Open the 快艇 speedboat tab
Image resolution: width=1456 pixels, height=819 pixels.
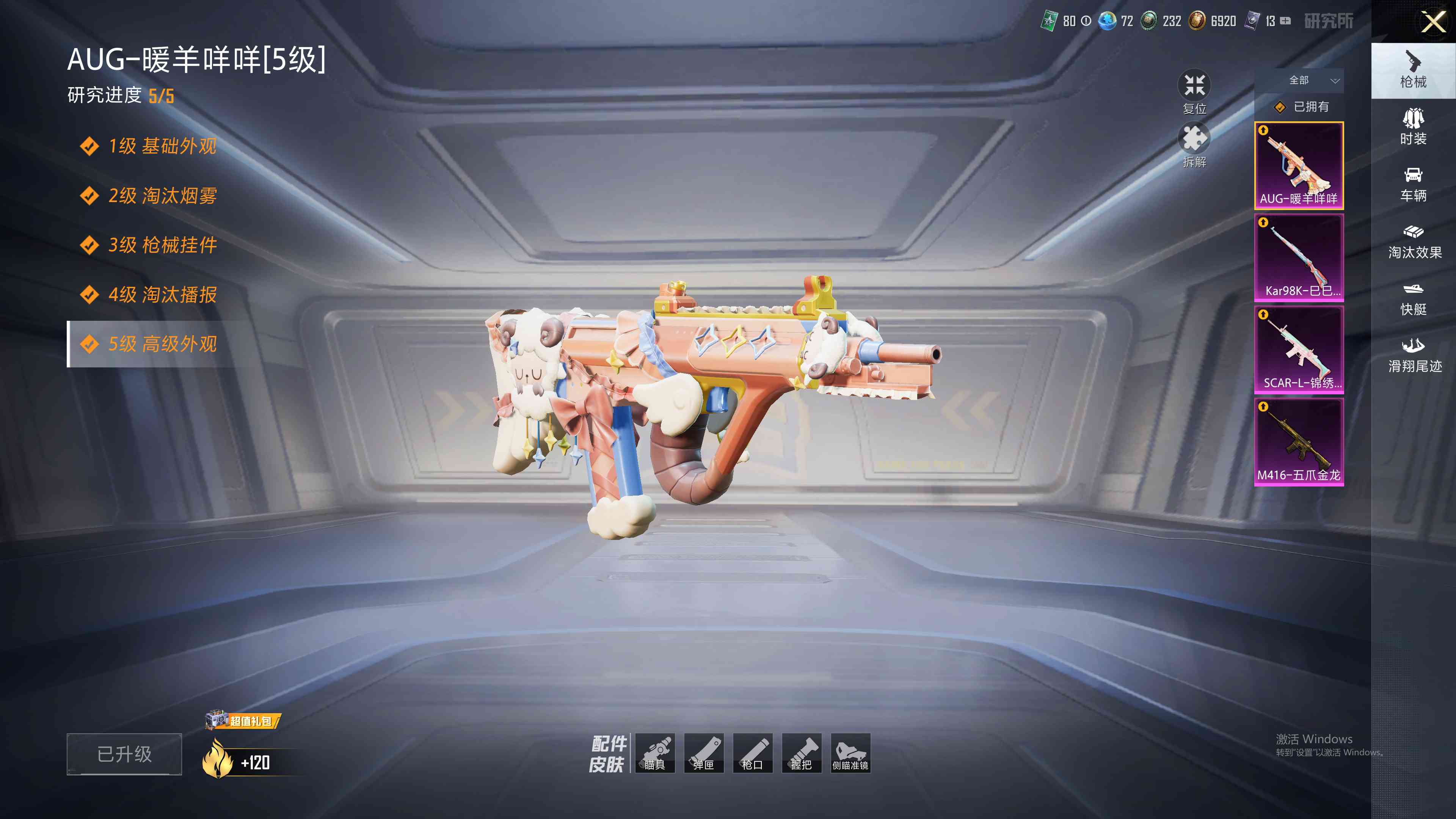click(x=1413, y=298)
